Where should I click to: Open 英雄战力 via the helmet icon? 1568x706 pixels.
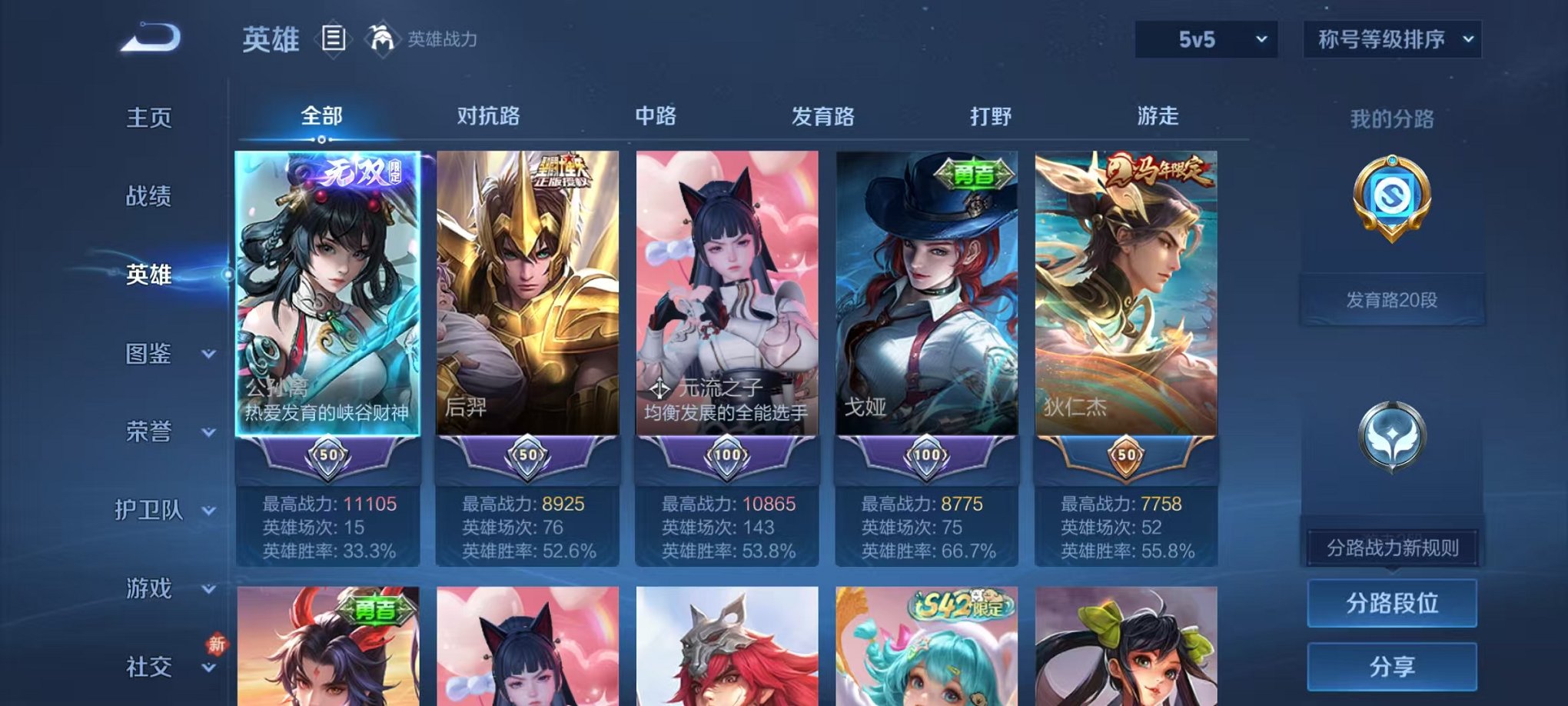pos(382,36)
